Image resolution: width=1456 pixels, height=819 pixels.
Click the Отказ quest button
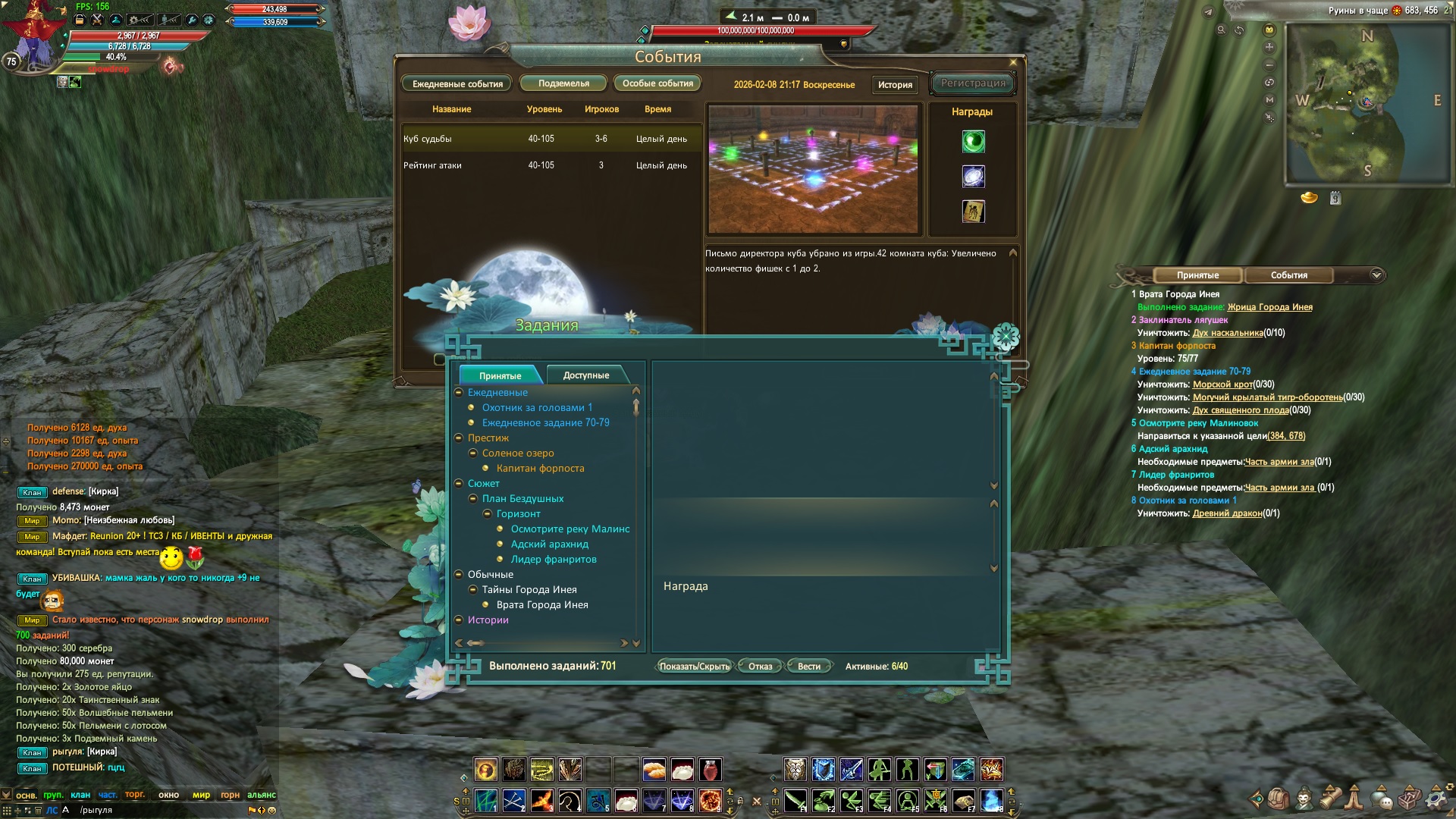tap(760, 667)
